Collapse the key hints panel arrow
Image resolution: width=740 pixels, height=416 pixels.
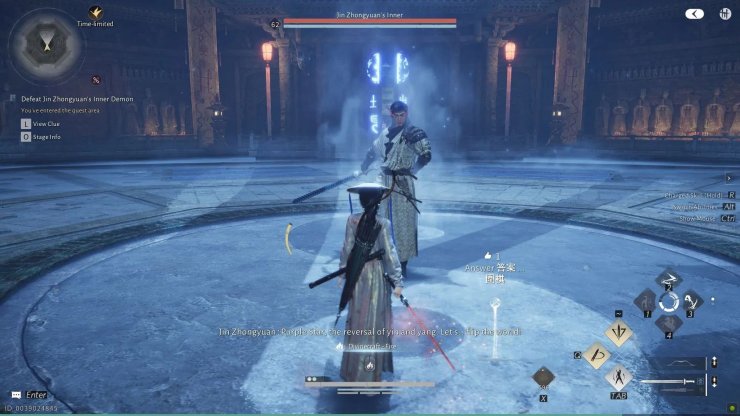click(728, 178)
